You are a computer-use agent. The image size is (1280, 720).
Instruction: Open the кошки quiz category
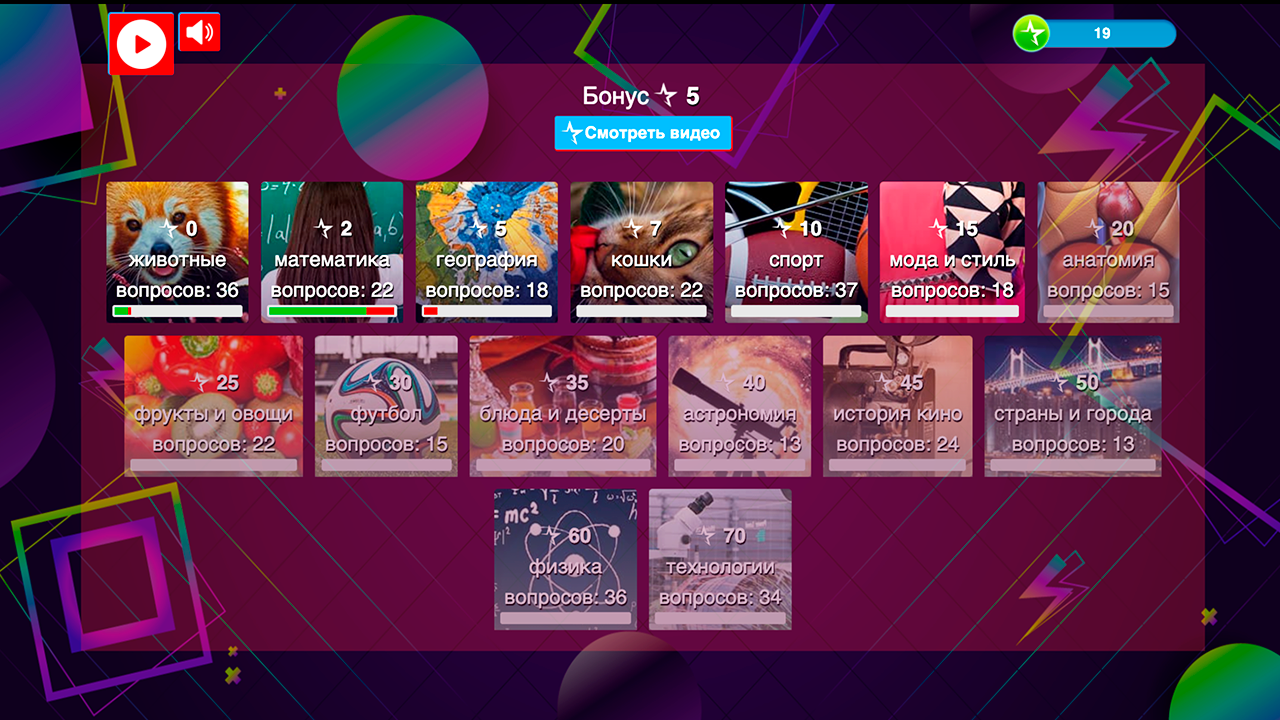click(x=642, y=250)
